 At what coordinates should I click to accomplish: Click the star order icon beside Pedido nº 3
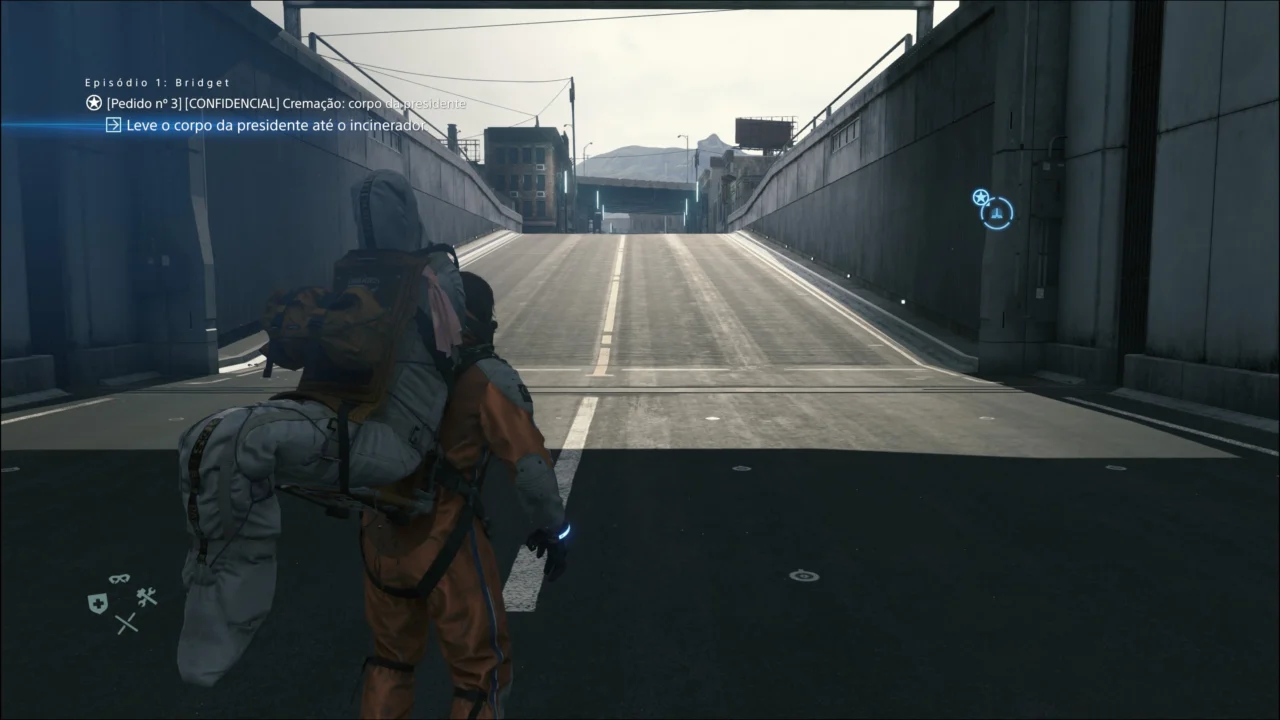(x=91, y=102)
